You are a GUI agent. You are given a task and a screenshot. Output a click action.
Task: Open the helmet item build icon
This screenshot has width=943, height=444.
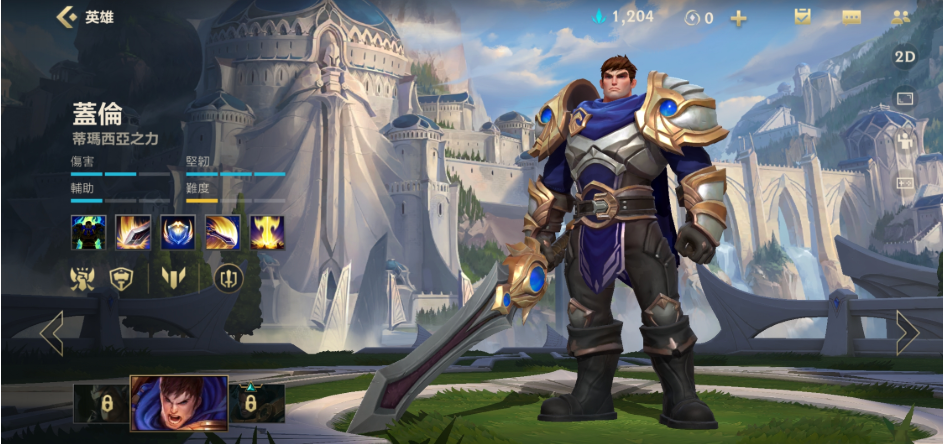122,279
